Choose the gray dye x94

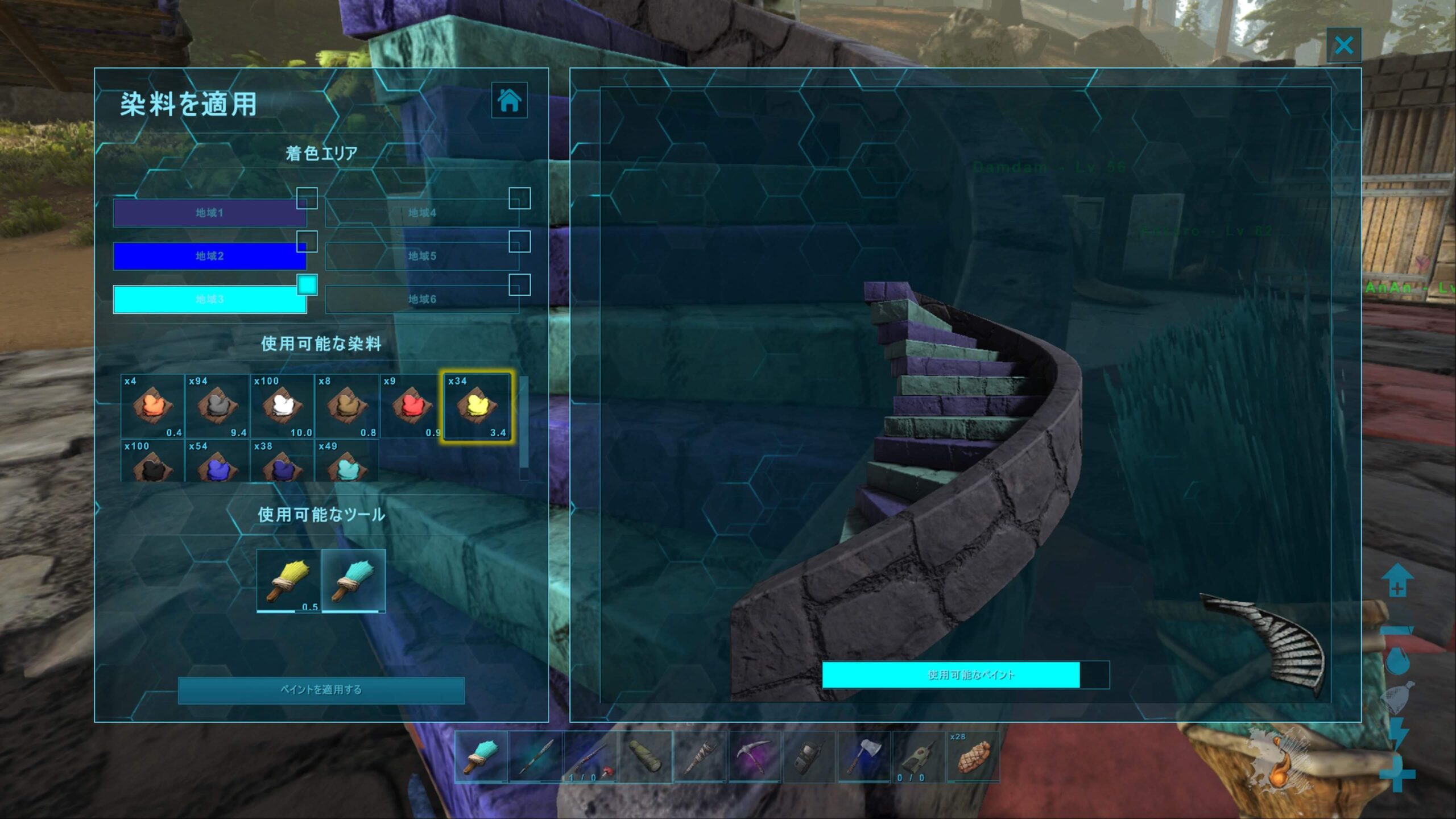(x=217, y=406)
